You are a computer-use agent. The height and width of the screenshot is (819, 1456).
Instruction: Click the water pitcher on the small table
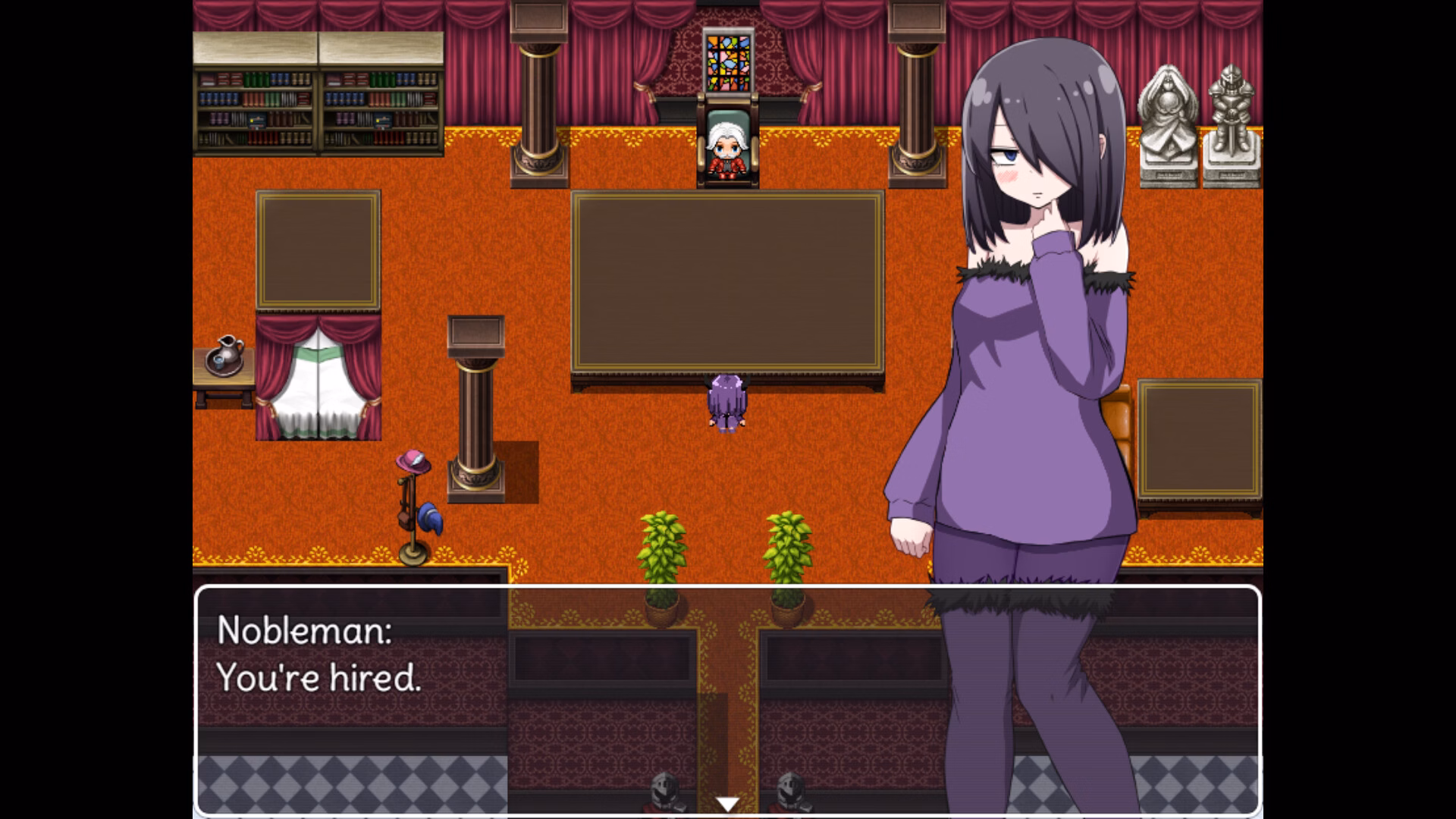coord(227,353)
